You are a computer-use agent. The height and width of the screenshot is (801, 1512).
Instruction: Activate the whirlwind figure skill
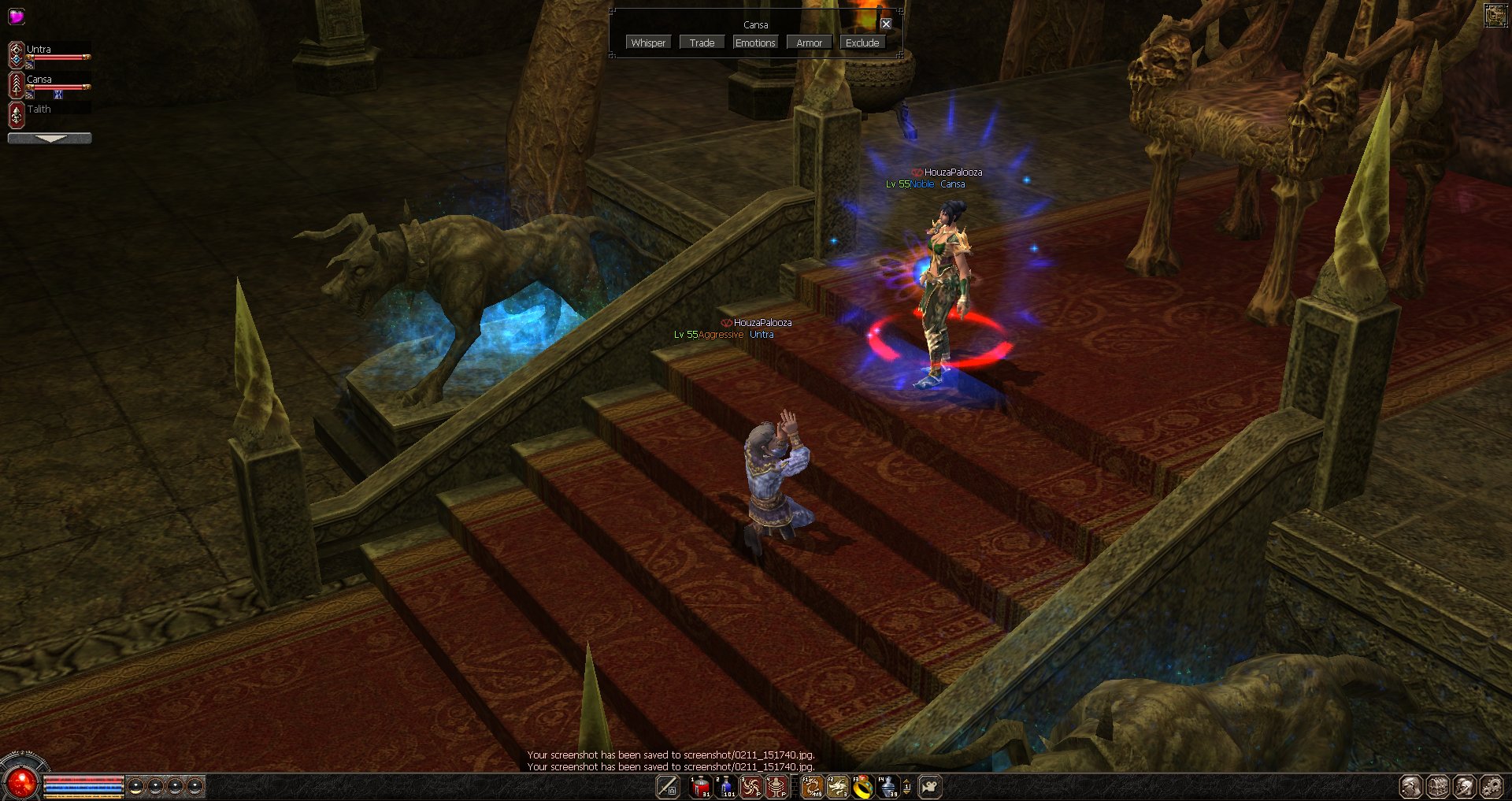coord(776,786)
